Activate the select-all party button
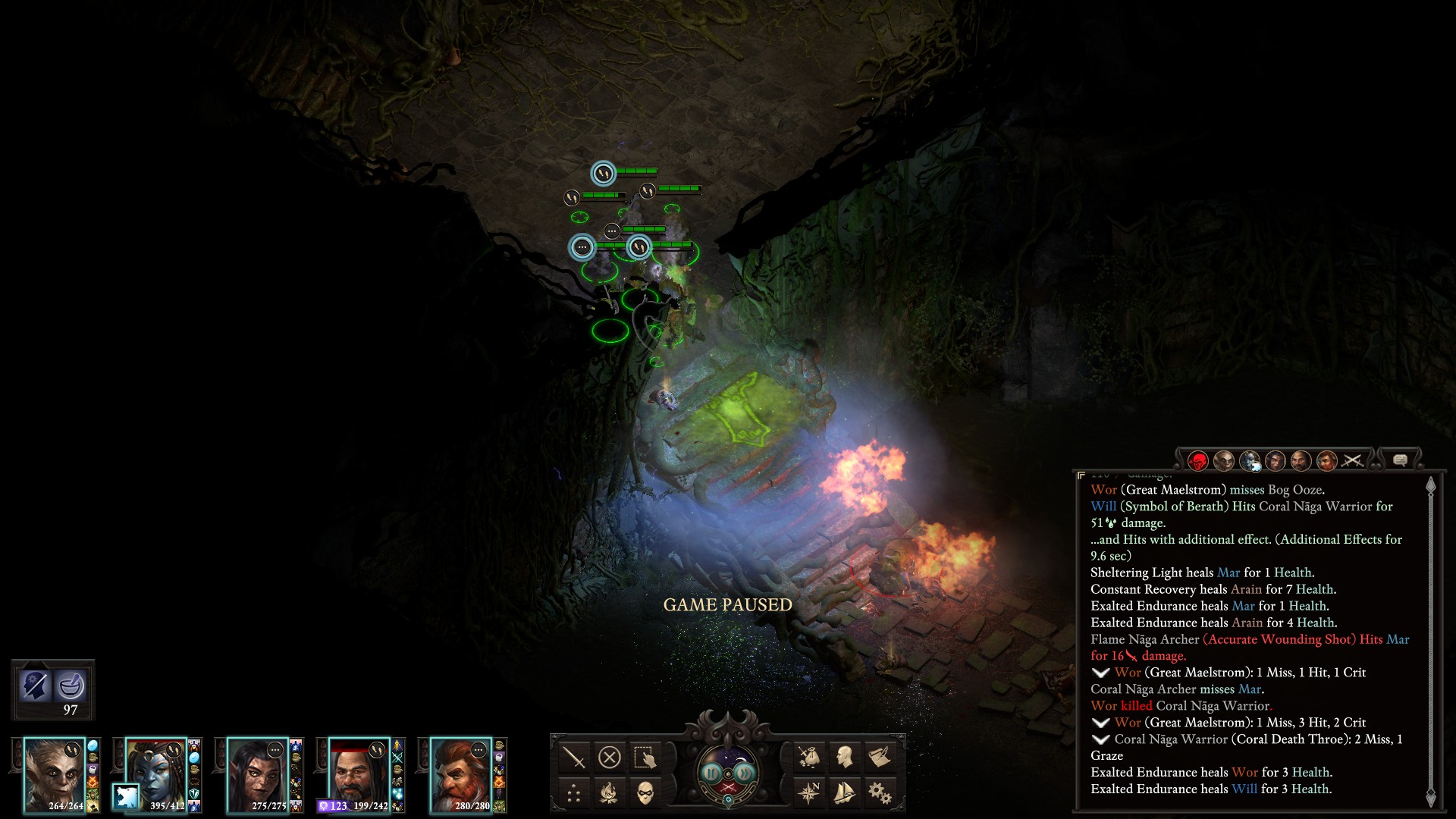 [645, 757]
